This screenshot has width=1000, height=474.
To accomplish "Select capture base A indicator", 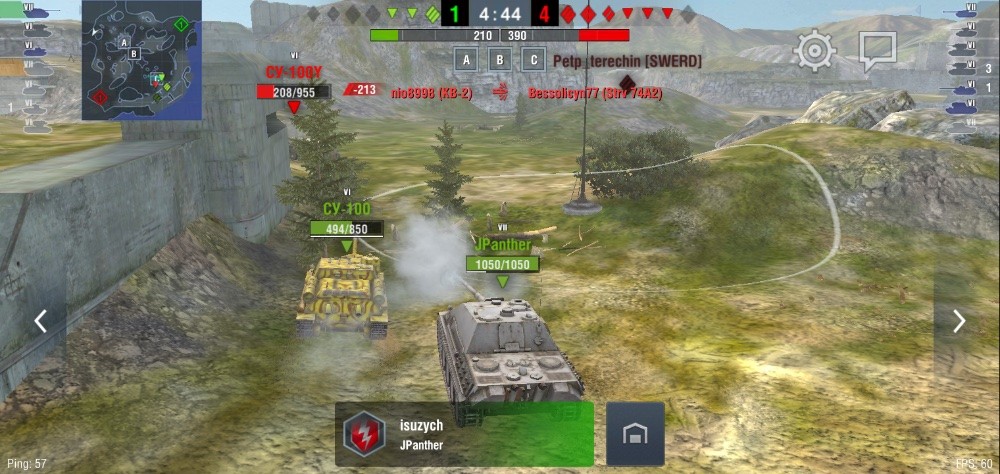I will click(464, 60).
